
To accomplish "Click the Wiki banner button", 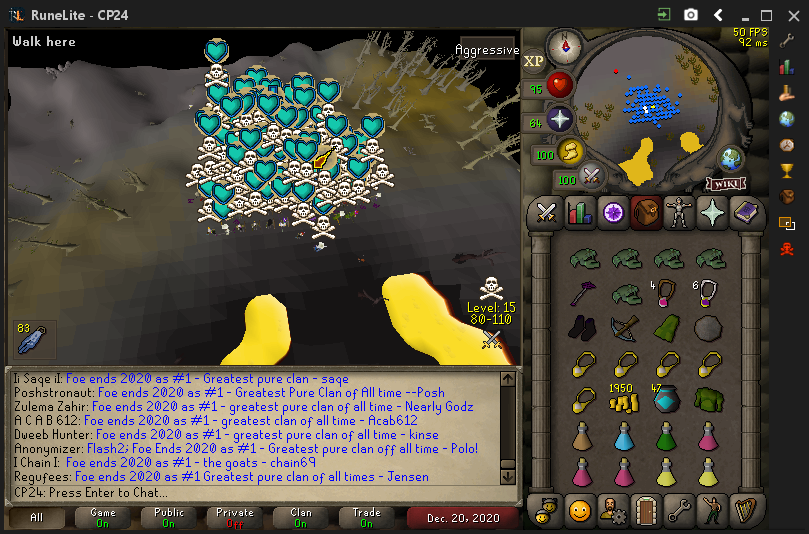I will [727, 184].
